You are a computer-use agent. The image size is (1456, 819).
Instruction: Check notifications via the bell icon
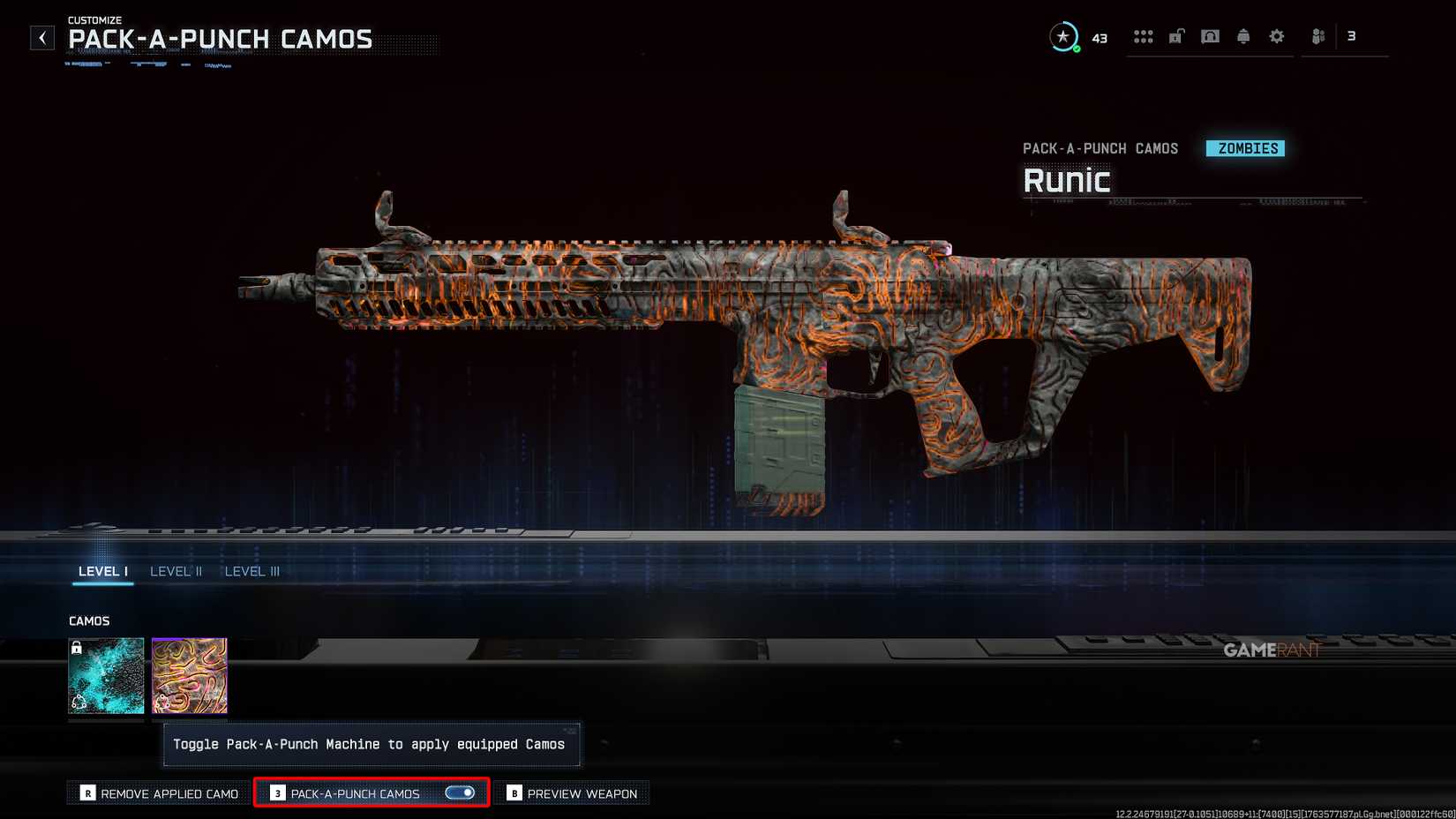(1243, 35)
